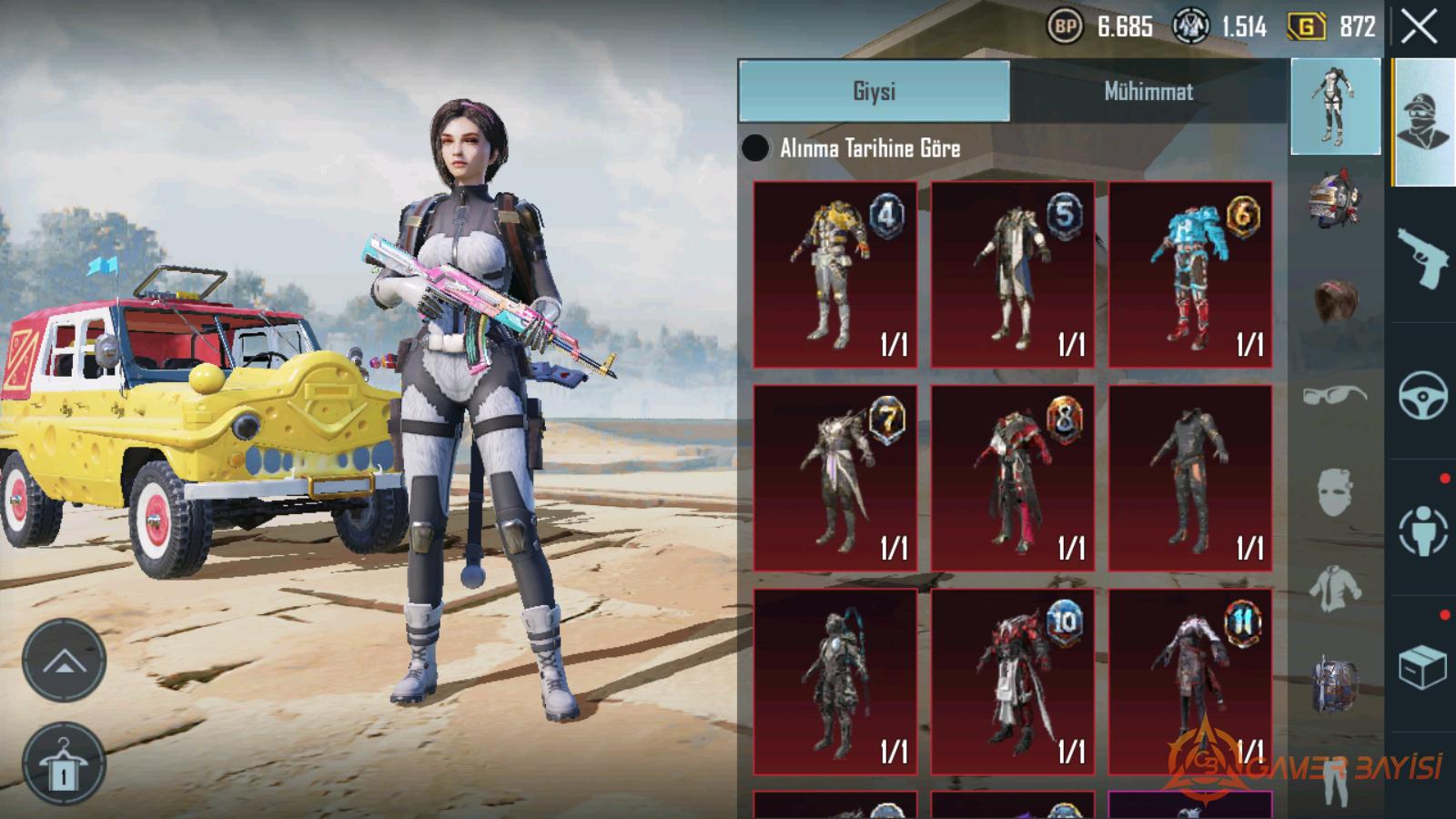Click the wardrobe hanger button
1456x819 pixels.
coord(64,763)
